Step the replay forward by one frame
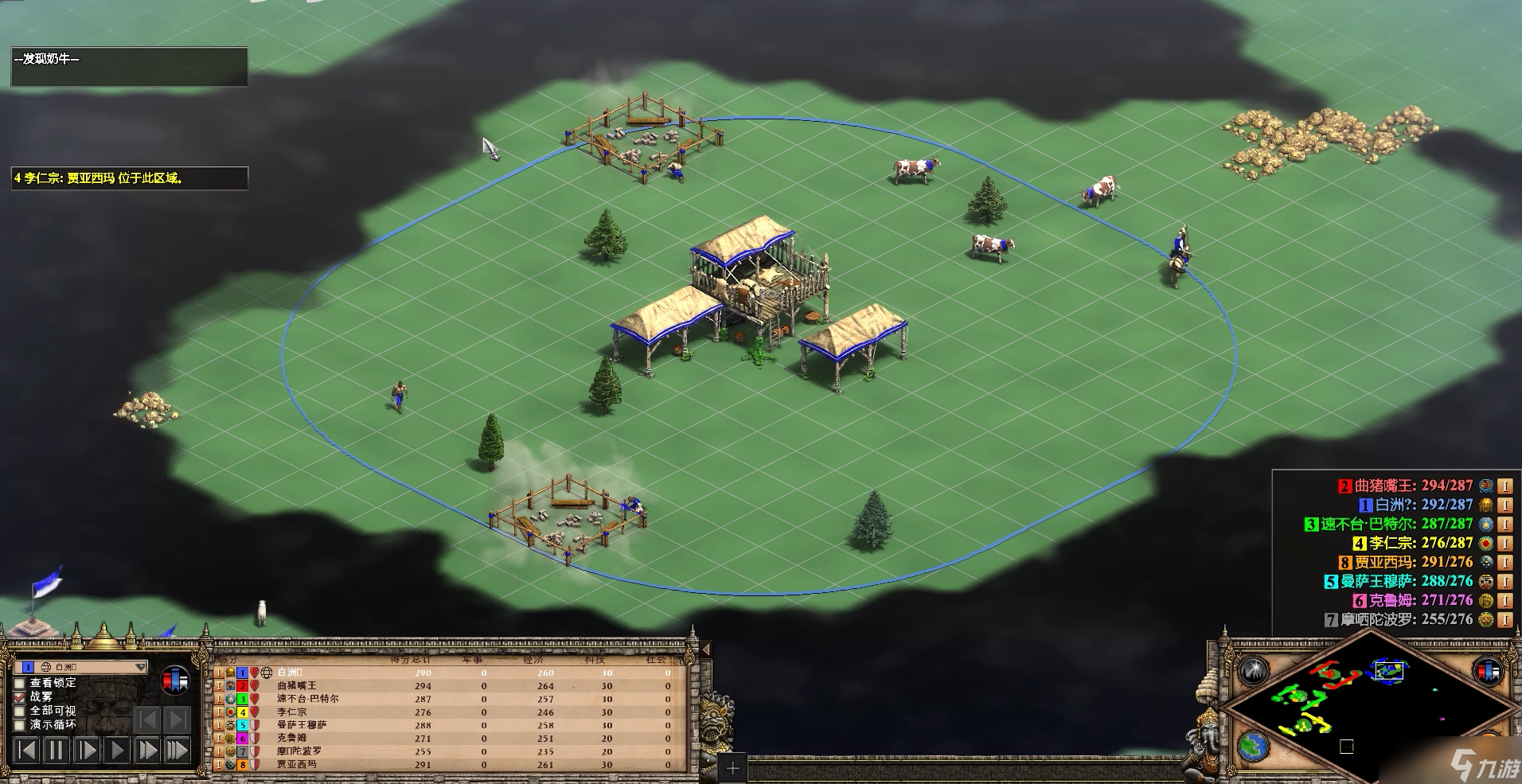Image resolution: width=1522 pixels, height=784 pixels. [x=87, y=750]
